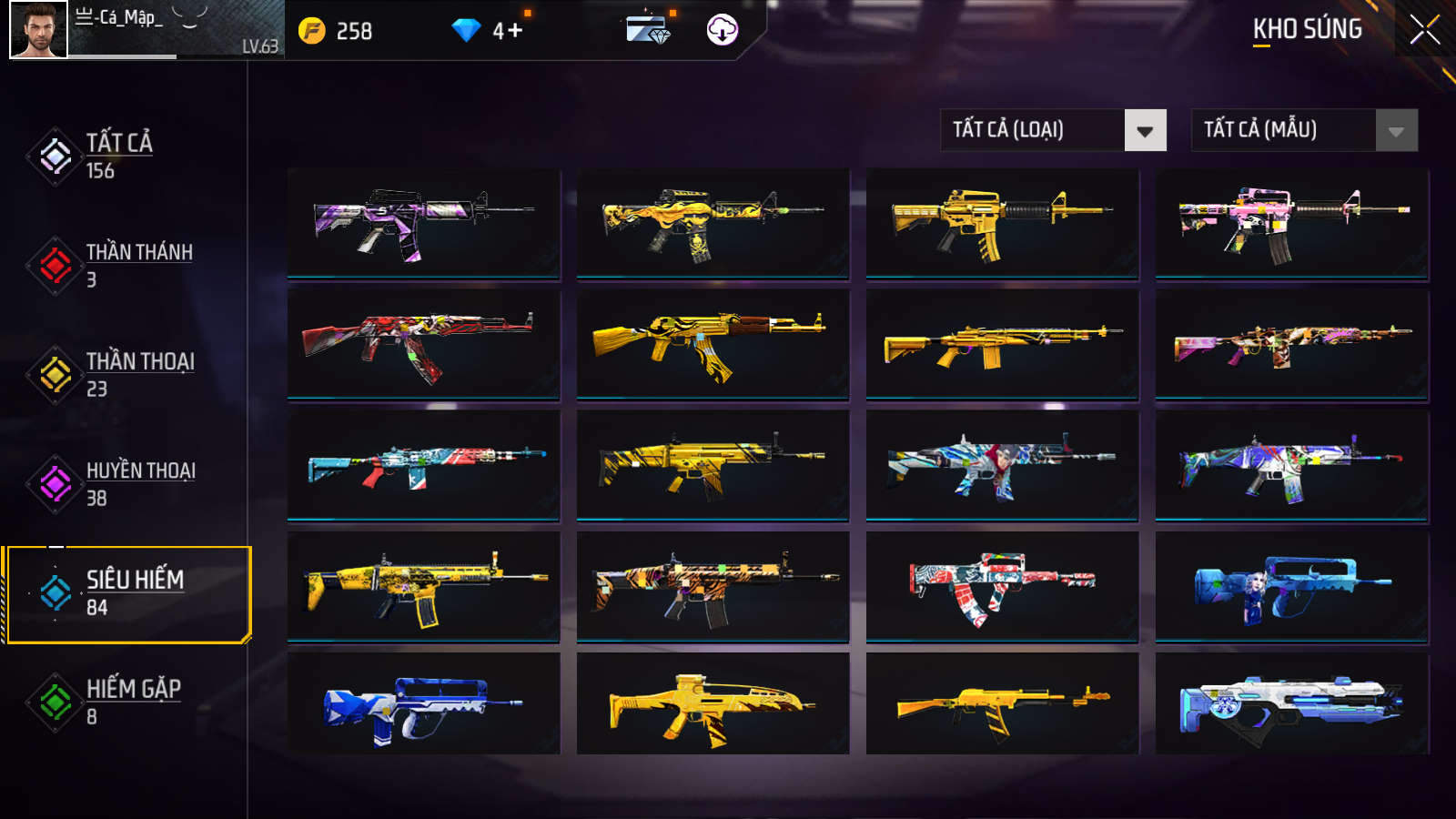Add diamonds using the plus button
Screen dimensions: 1456x819
pyautogui.click(x=515, y=31)
